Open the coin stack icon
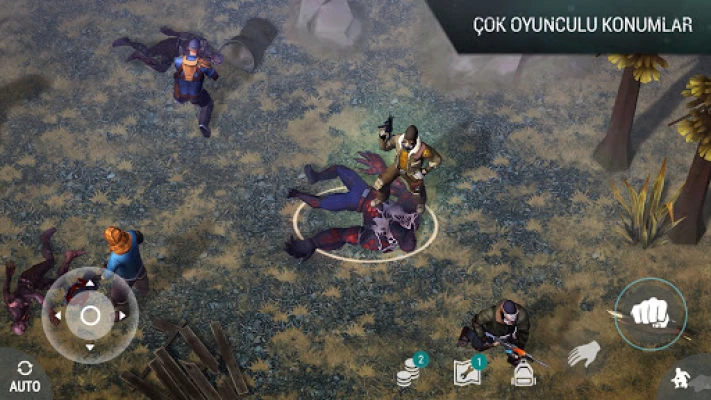 pos(408,374)
